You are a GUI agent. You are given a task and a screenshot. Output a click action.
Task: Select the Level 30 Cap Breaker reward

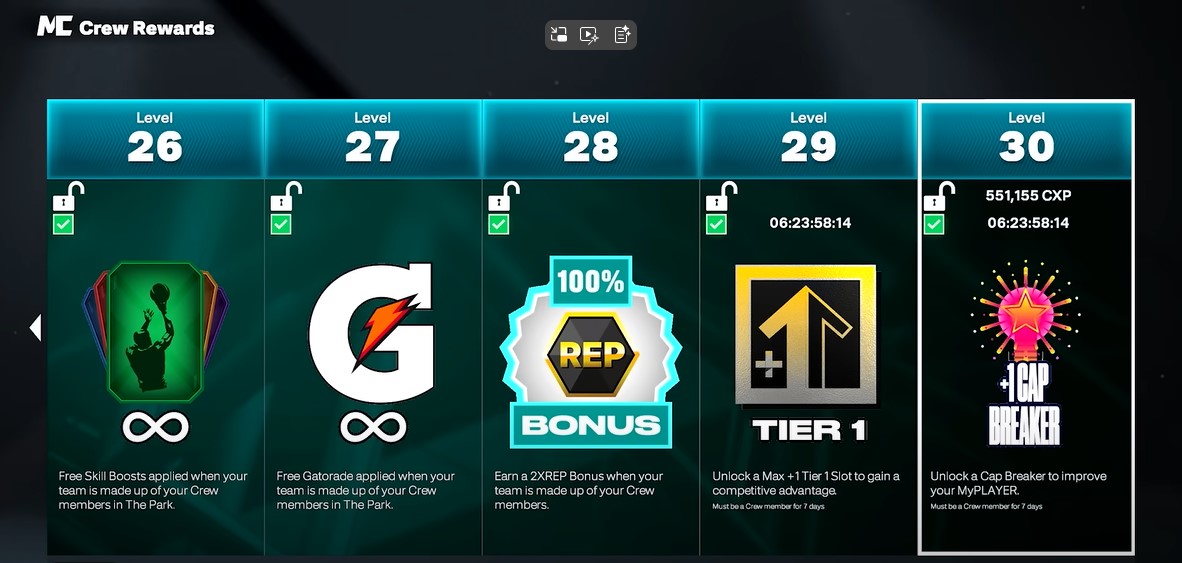(x=1026, y=340)
